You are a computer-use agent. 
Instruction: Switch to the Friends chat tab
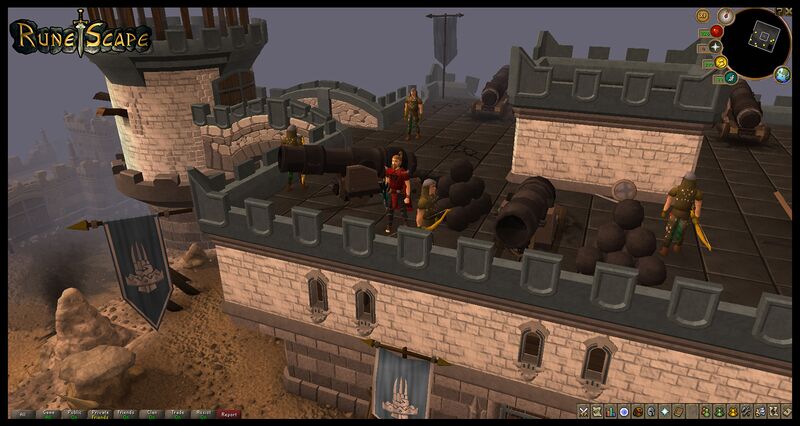pos(126,412)
